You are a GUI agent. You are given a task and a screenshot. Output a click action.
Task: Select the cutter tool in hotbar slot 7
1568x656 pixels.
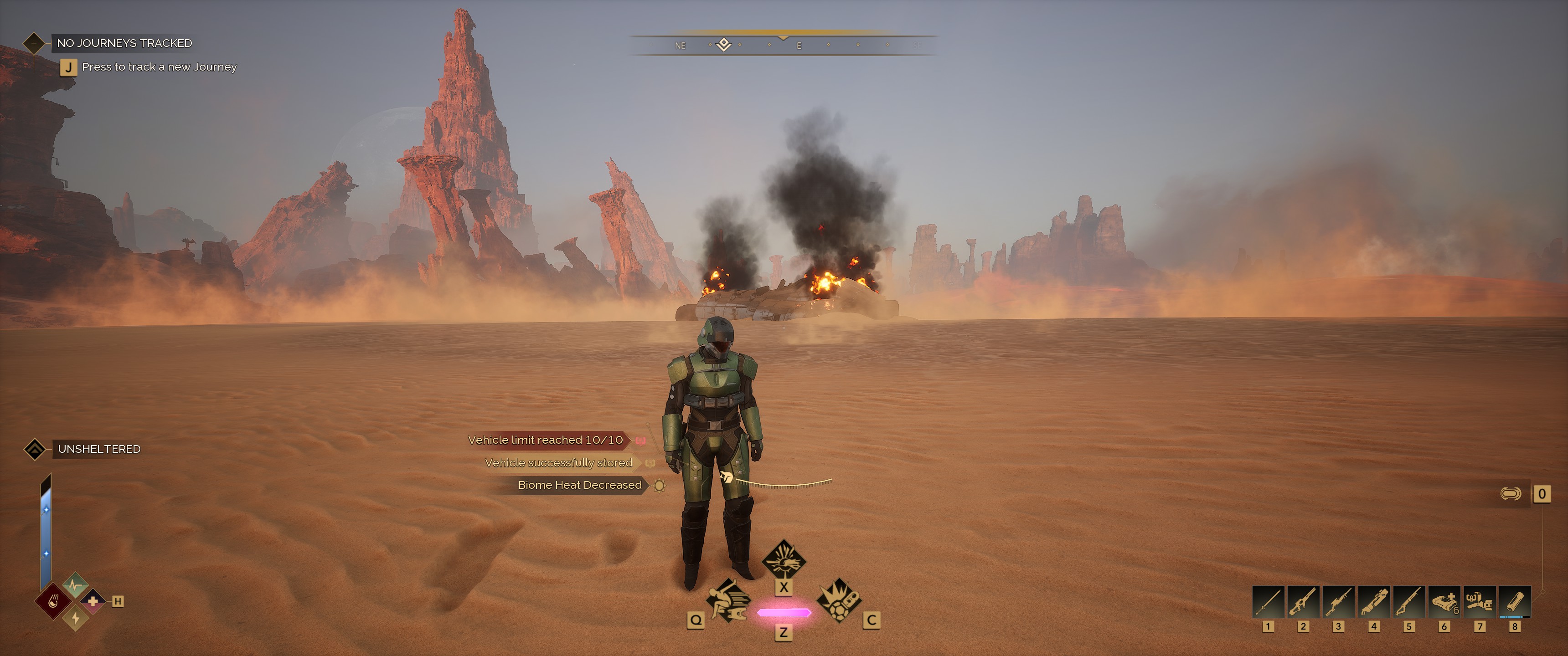point(1479,602)
